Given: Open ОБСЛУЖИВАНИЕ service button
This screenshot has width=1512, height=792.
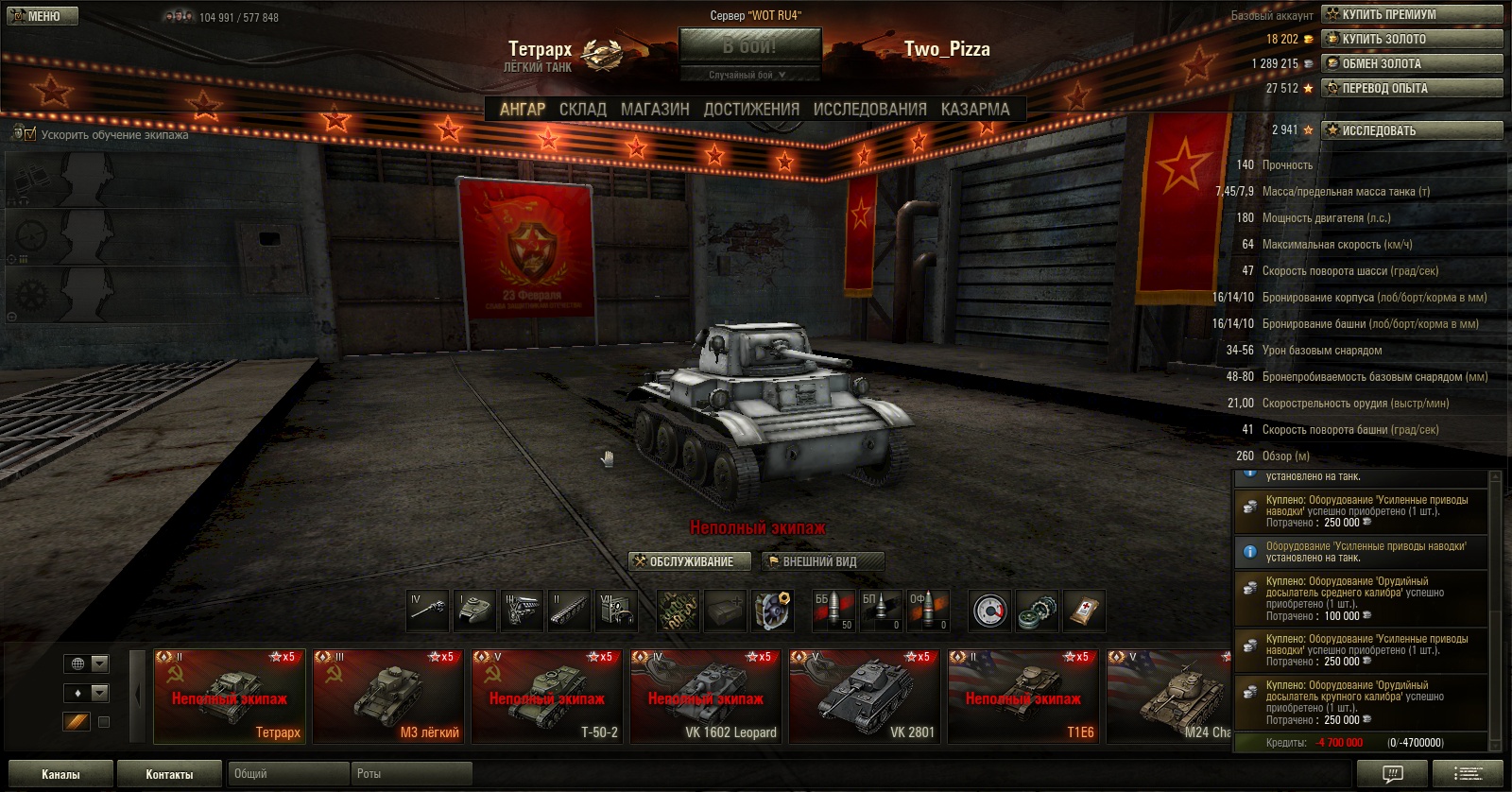Looking at the screenshot, I should pyautogui.click(x=690, y=561).
